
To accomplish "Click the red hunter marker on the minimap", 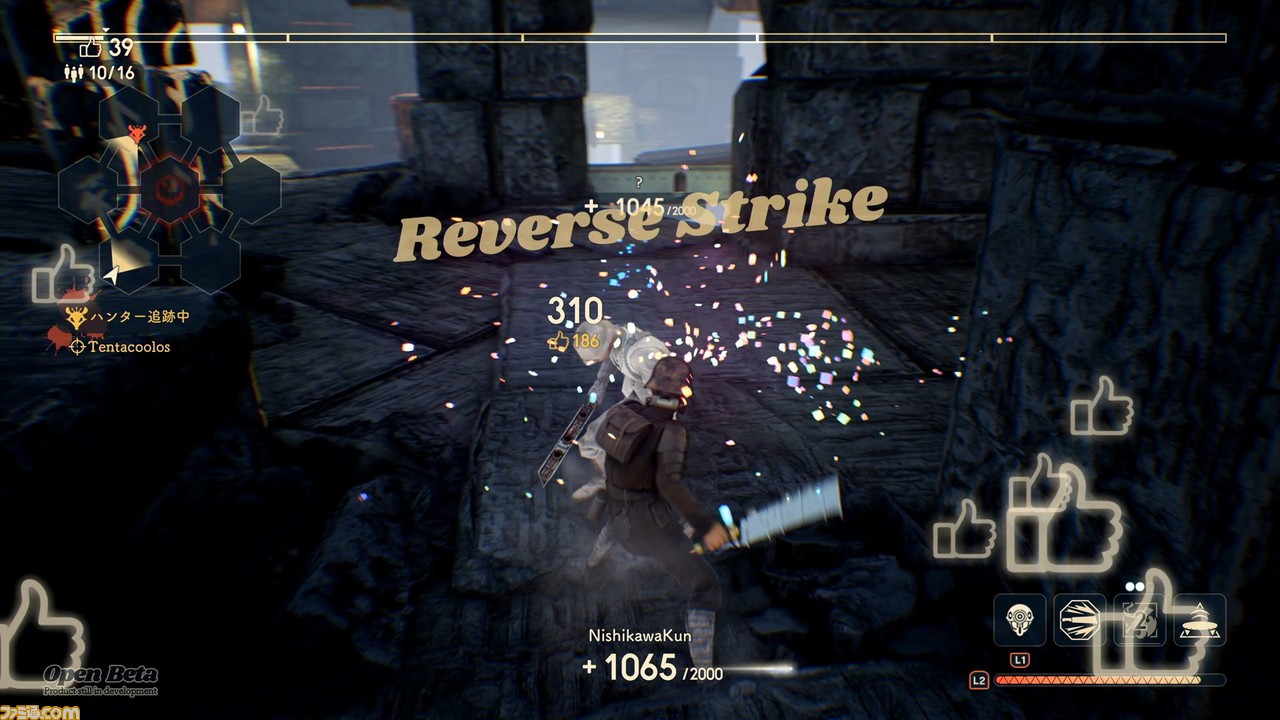I will 138,133.
